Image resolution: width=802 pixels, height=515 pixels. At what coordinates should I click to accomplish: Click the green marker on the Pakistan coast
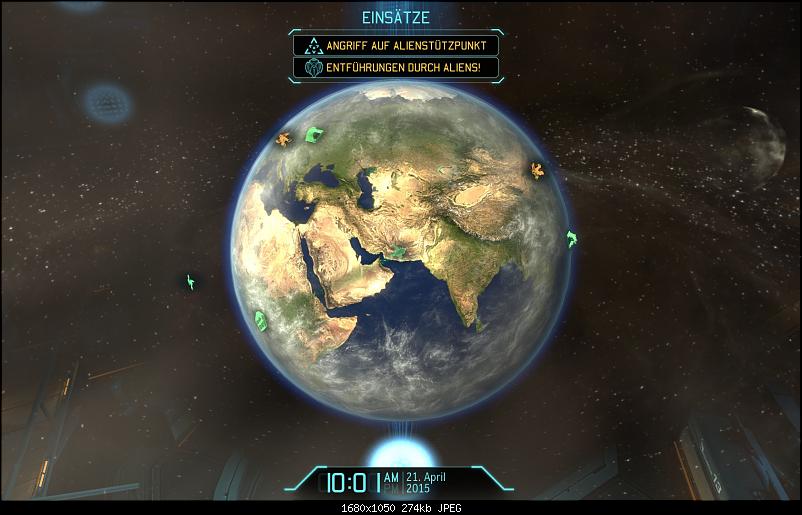coord(400,252)
